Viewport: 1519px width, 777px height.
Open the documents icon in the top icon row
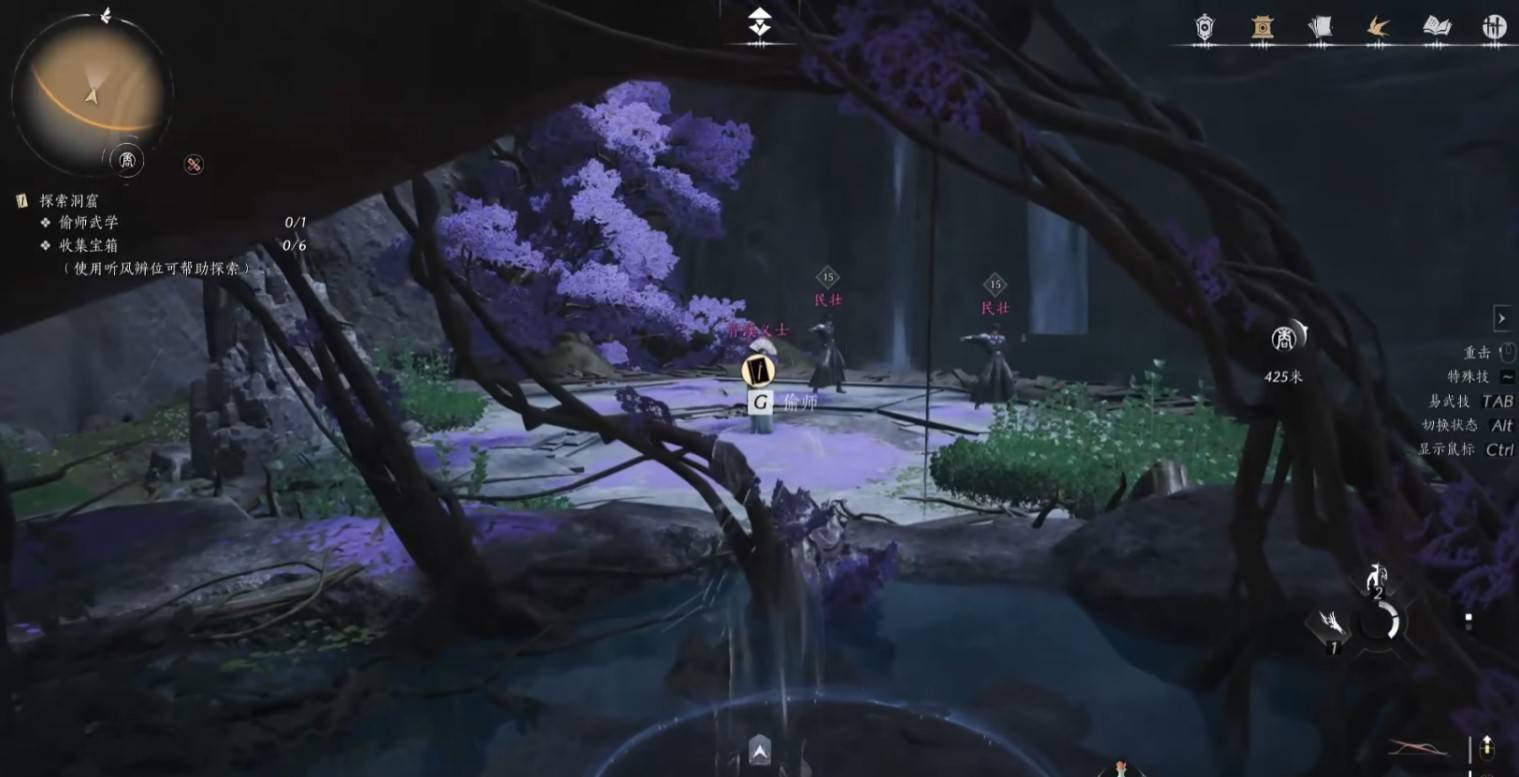click(x=1320, y=27)
